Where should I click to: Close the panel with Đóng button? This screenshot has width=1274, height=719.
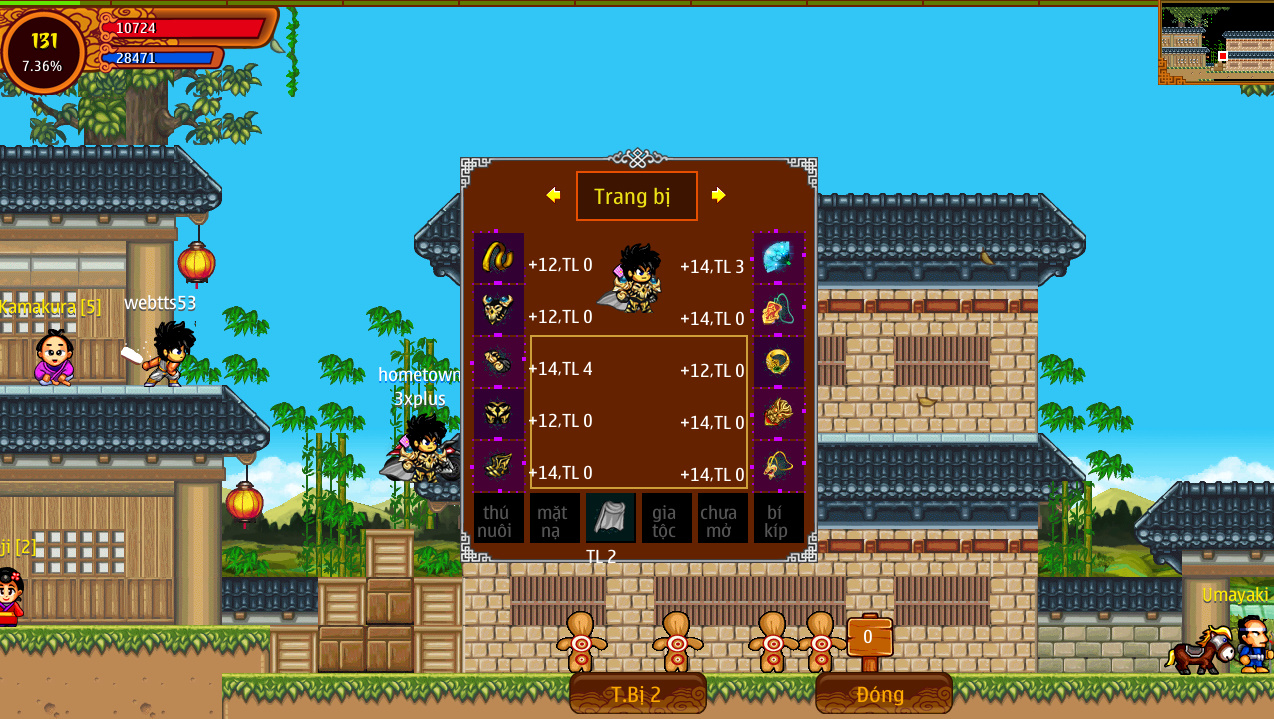(x=883, y=694)
